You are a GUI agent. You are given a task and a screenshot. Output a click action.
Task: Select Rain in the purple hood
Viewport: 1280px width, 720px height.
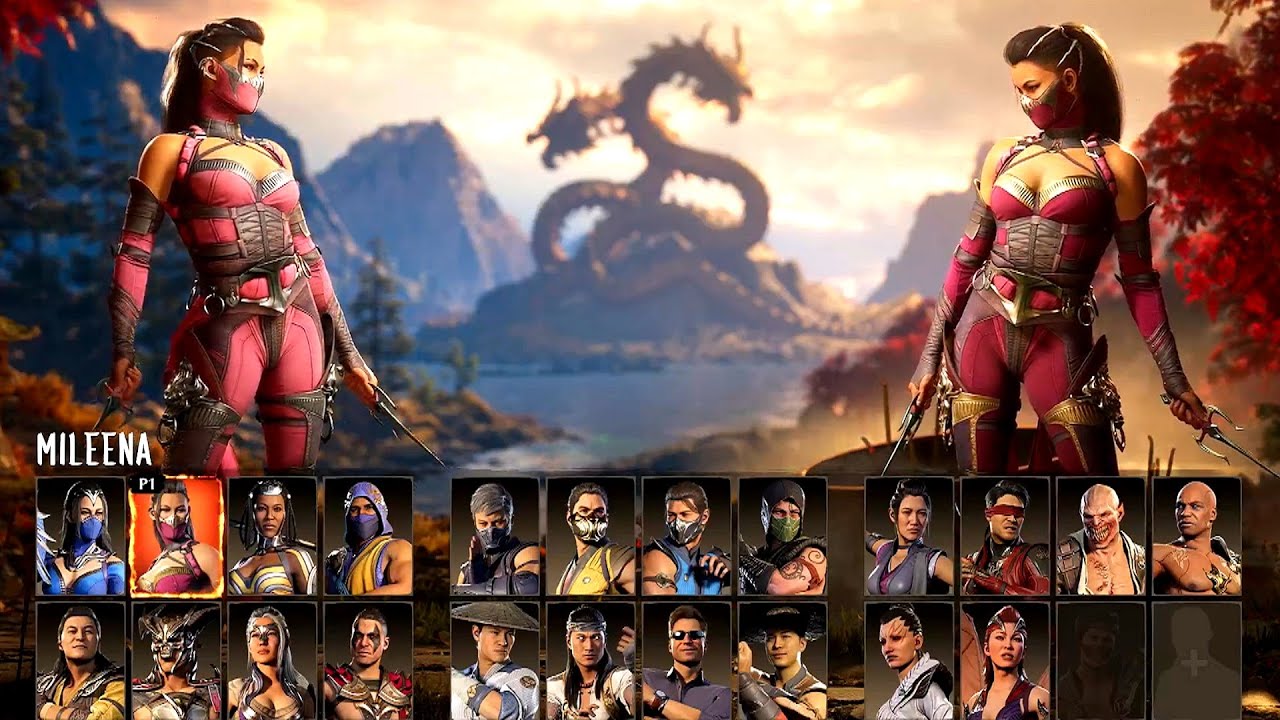tap(368, 537)
